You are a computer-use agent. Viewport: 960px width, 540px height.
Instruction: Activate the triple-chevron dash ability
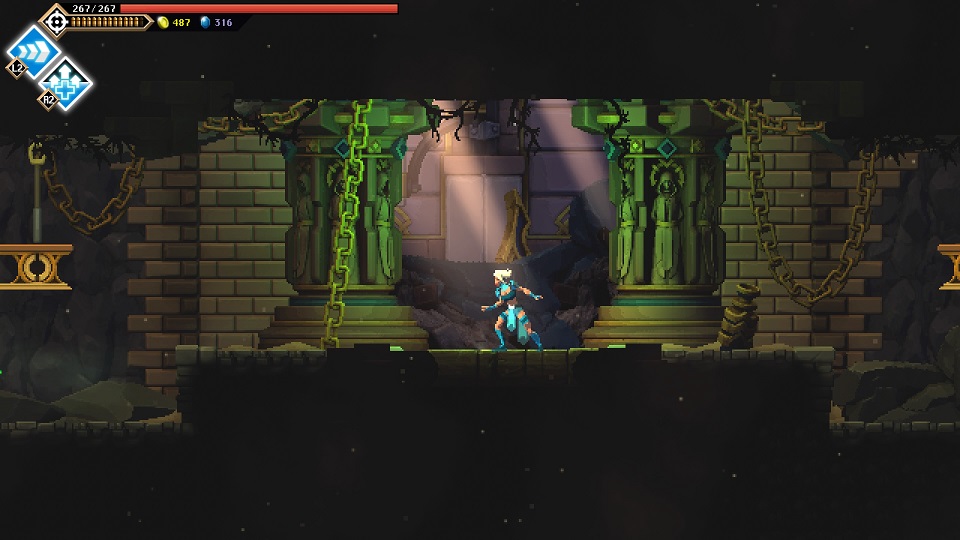point(34,50)
